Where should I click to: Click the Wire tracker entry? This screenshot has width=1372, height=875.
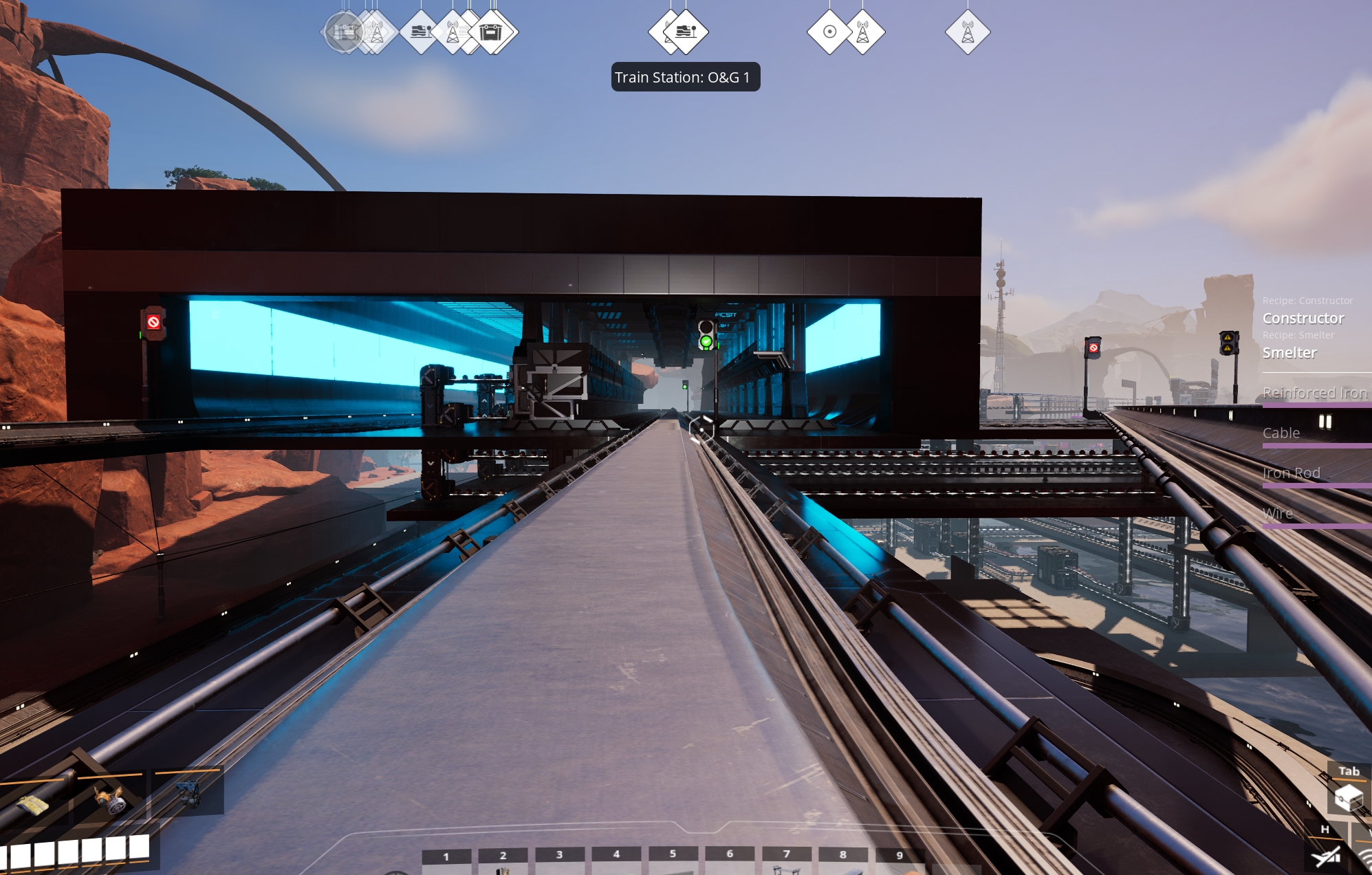click(1278, 514)
